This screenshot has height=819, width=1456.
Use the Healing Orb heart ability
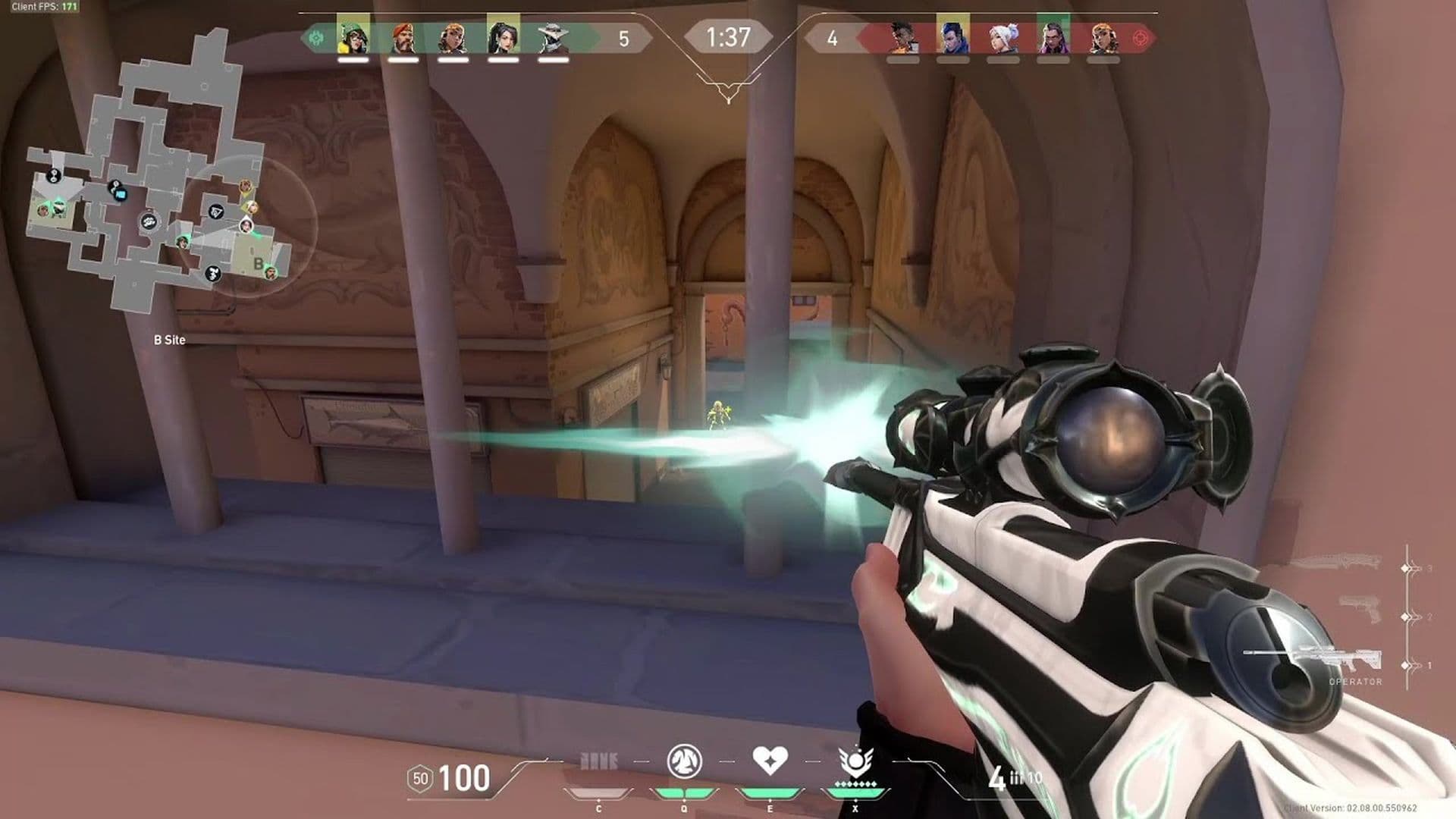(770, 760)
